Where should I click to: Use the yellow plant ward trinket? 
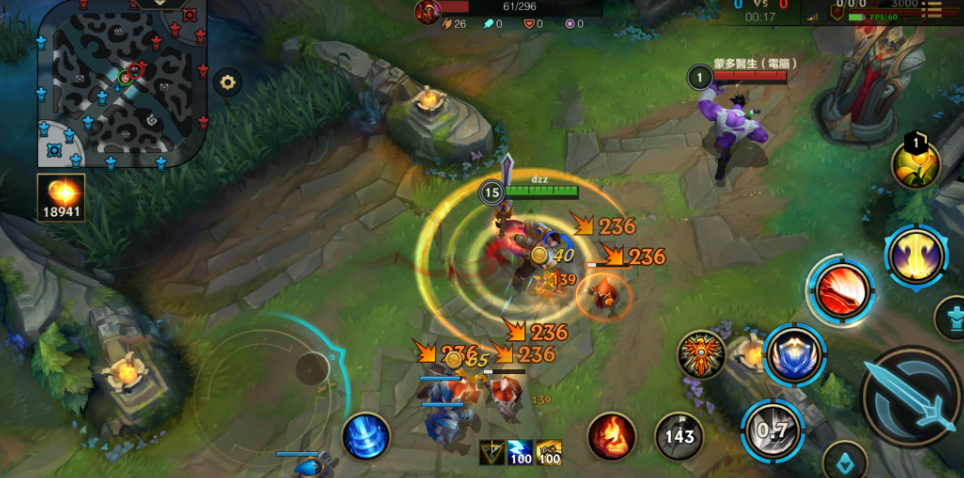[x=916, y=164]
